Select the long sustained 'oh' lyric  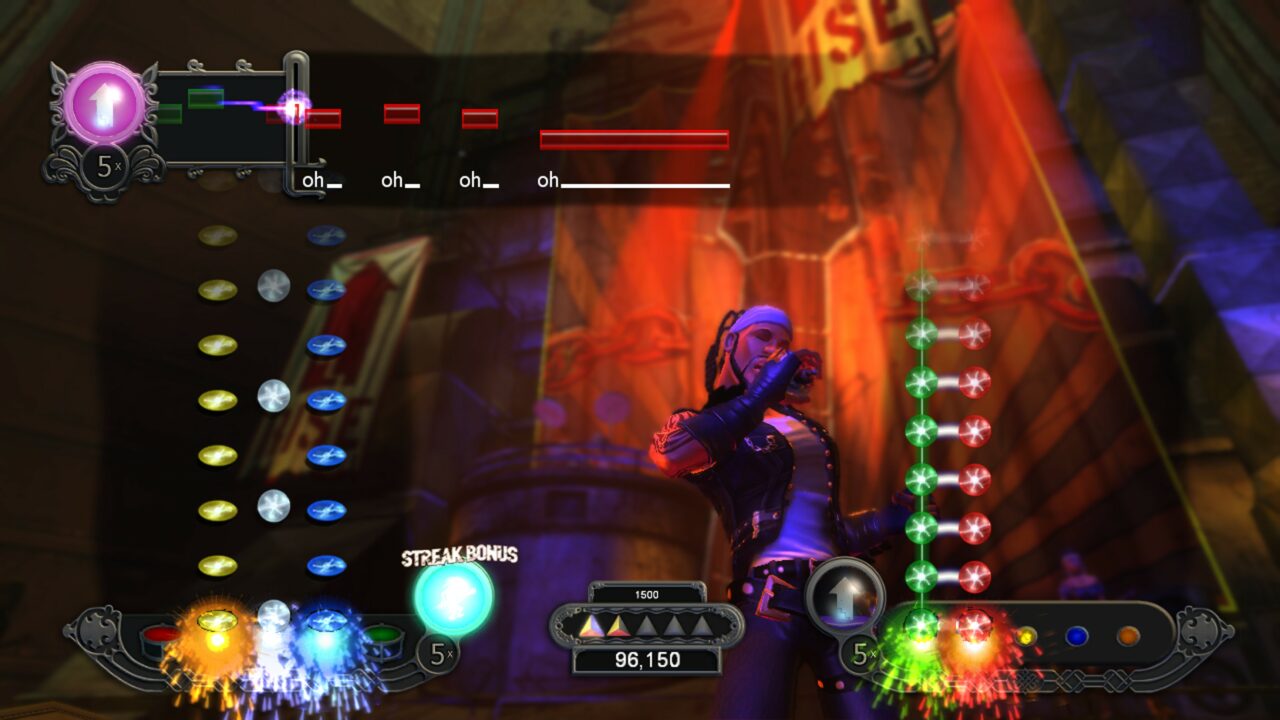pos(547,180)
